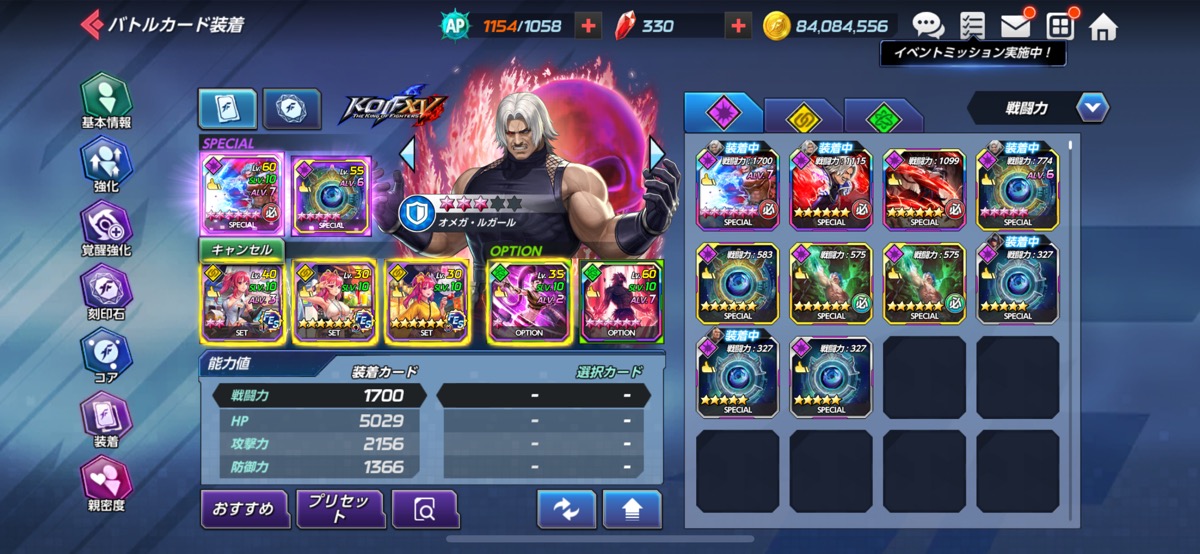Add more AP with the plus button

[589, 26]
